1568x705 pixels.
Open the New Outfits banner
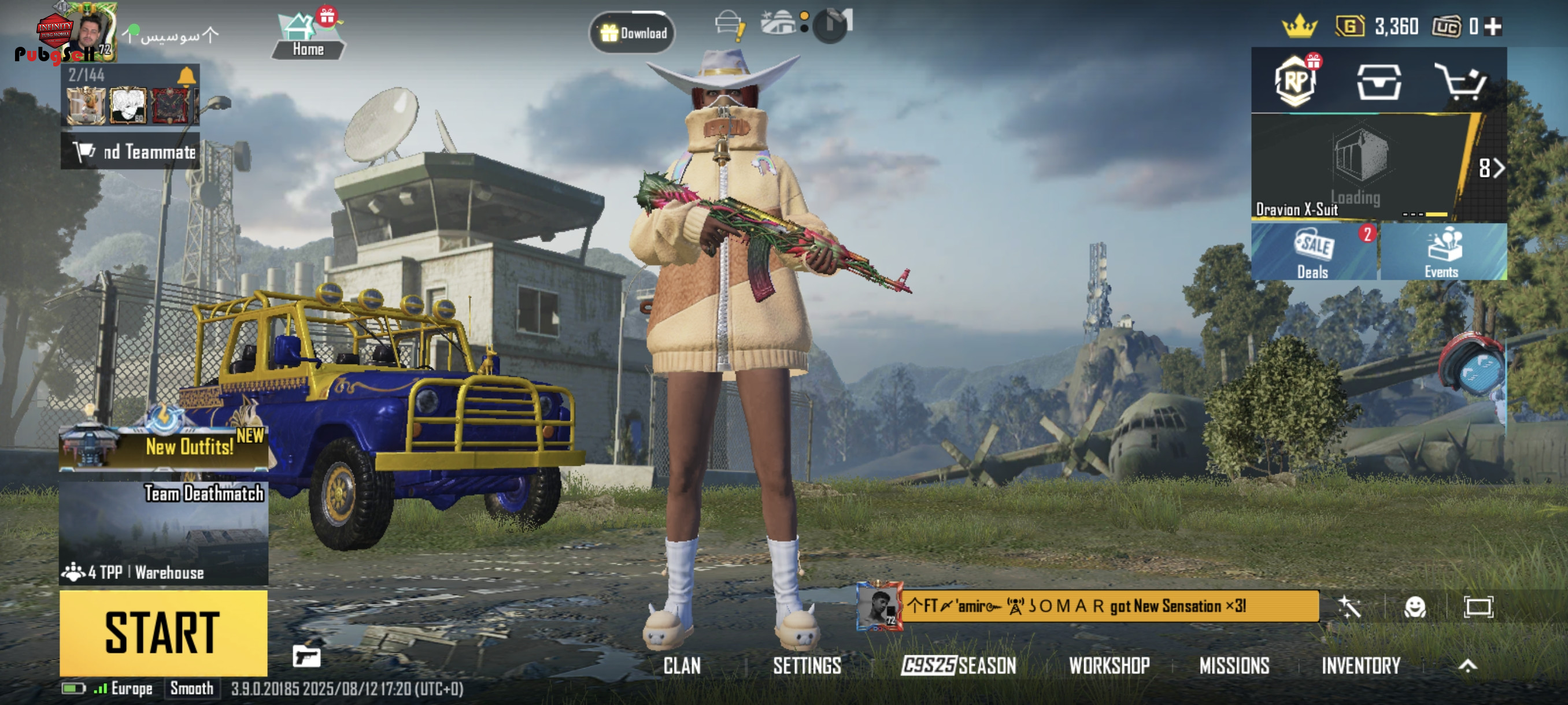click(163, 446)
